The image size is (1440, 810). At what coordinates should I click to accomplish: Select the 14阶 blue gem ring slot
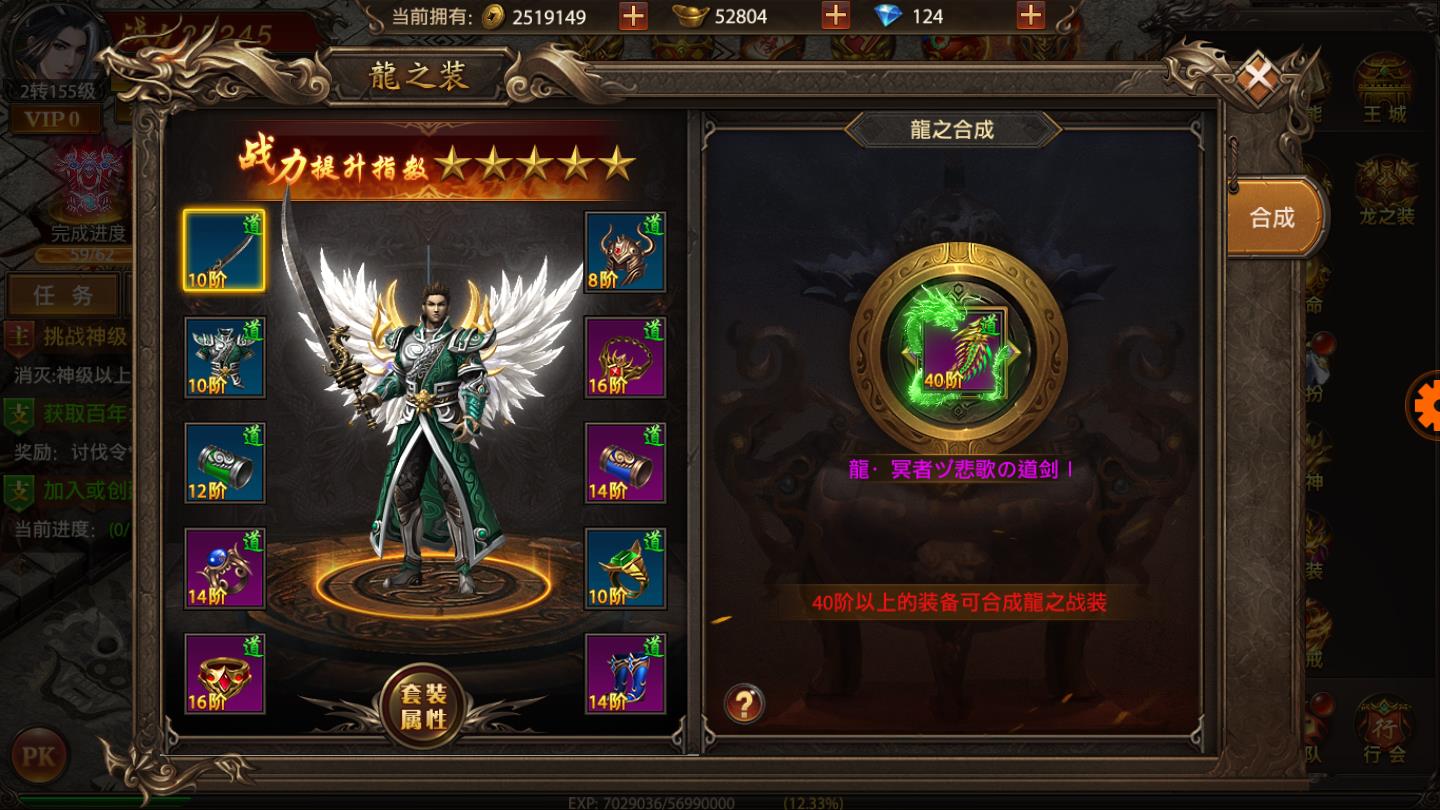tap(224, 569)
